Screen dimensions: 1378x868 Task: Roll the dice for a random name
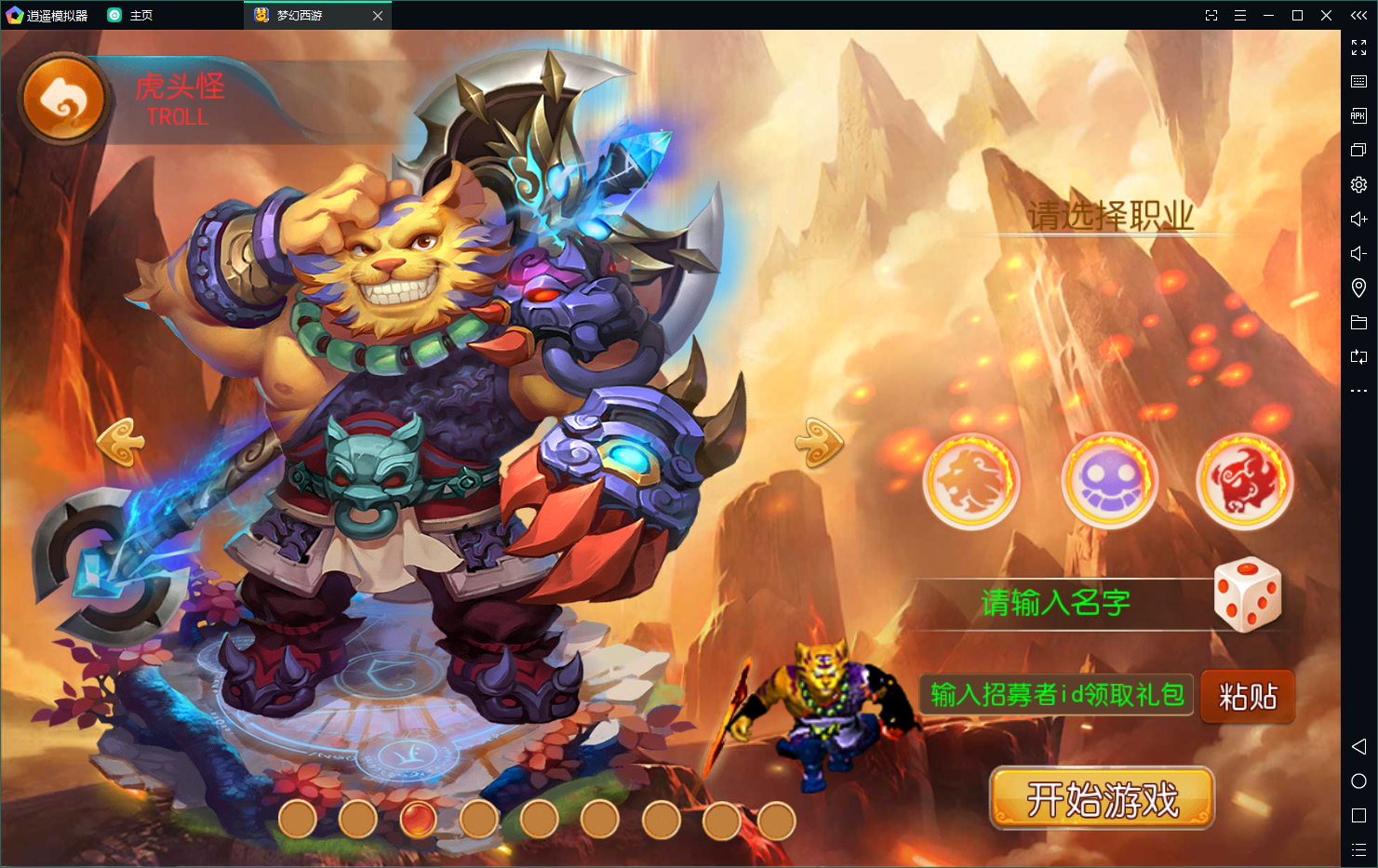point(1248,594)
